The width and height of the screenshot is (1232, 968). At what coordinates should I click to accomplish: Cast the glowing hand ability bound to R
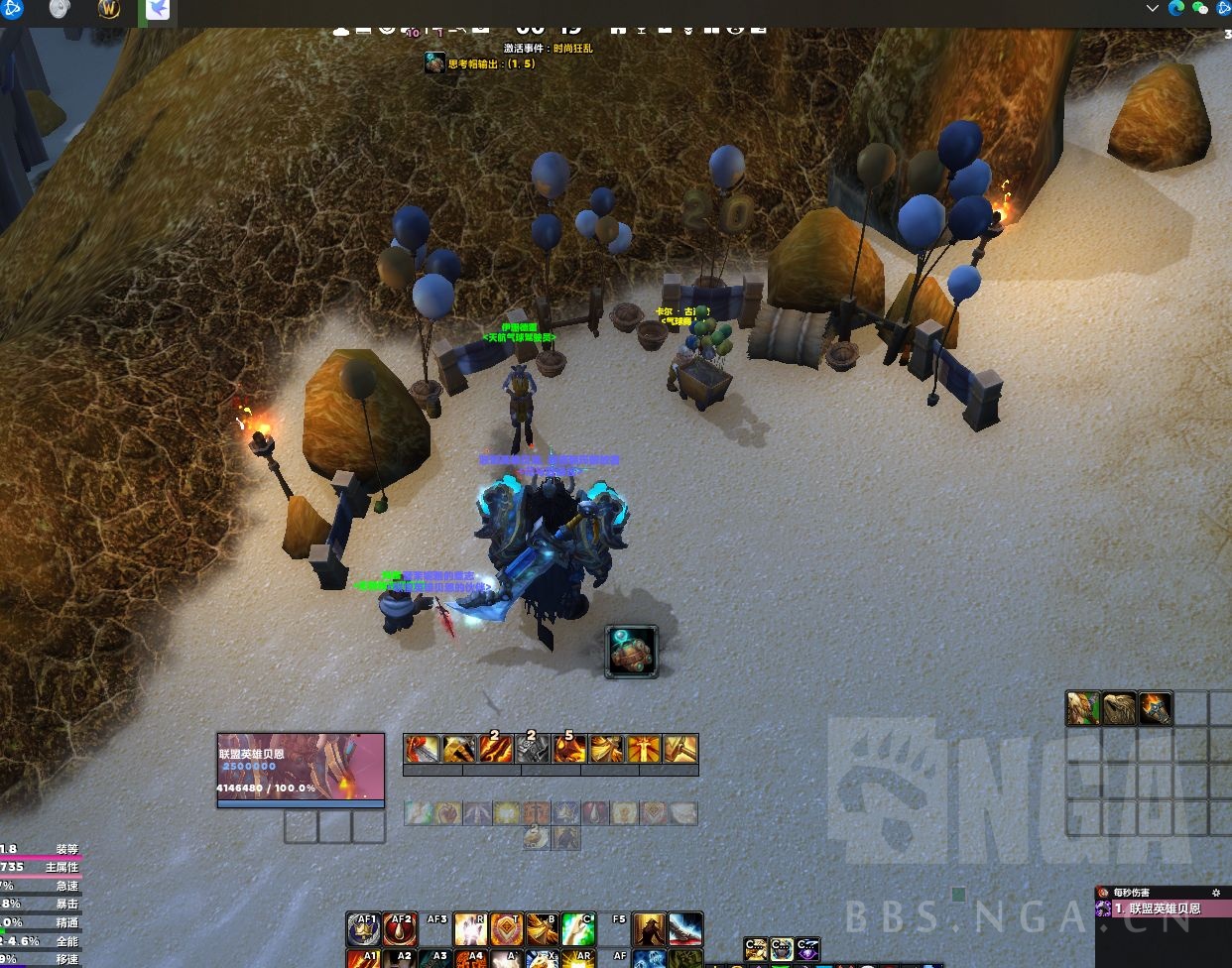tap(470, 928)
